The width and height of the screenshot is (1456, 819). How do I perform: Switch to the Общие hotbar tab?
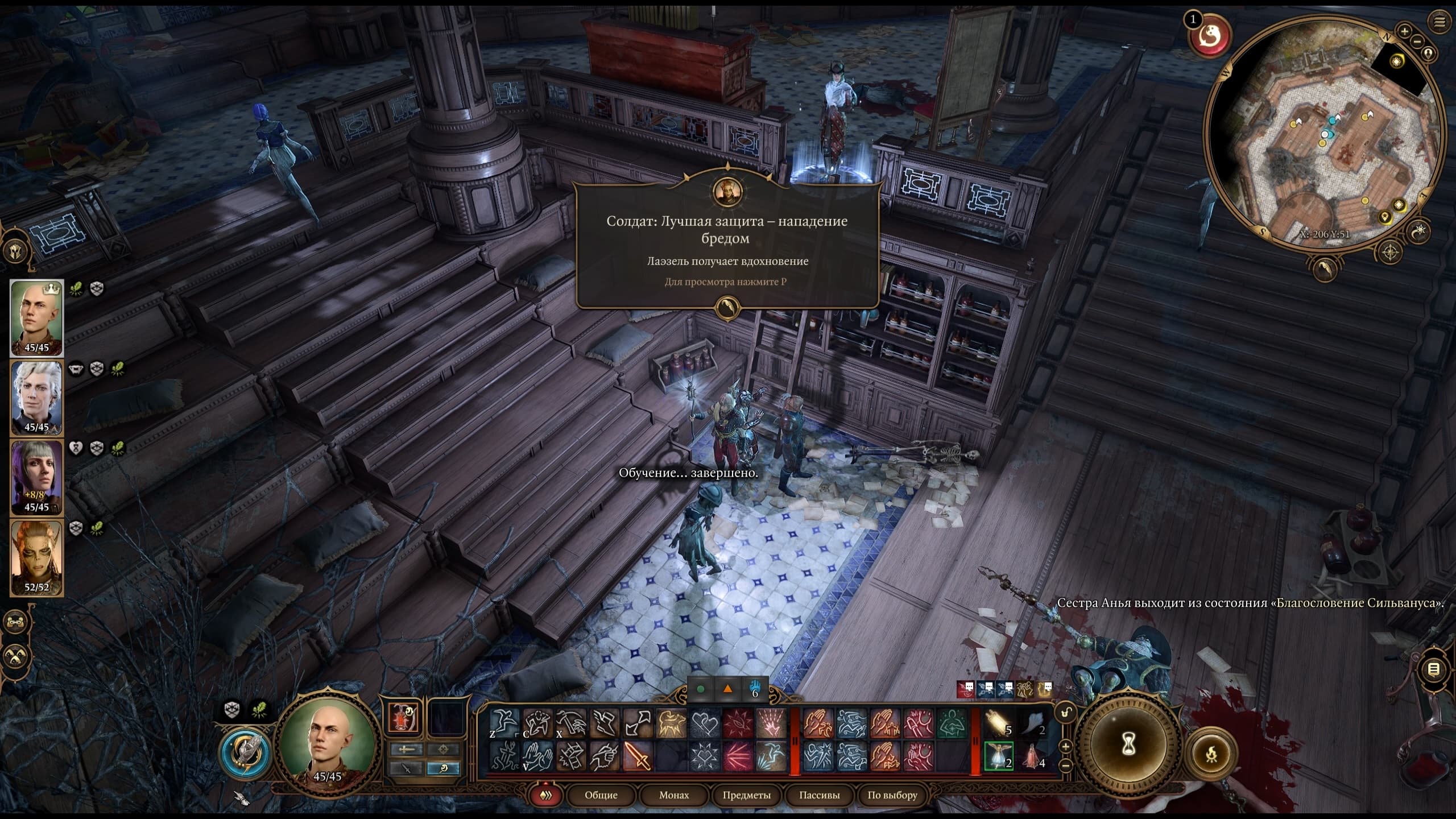601,795
